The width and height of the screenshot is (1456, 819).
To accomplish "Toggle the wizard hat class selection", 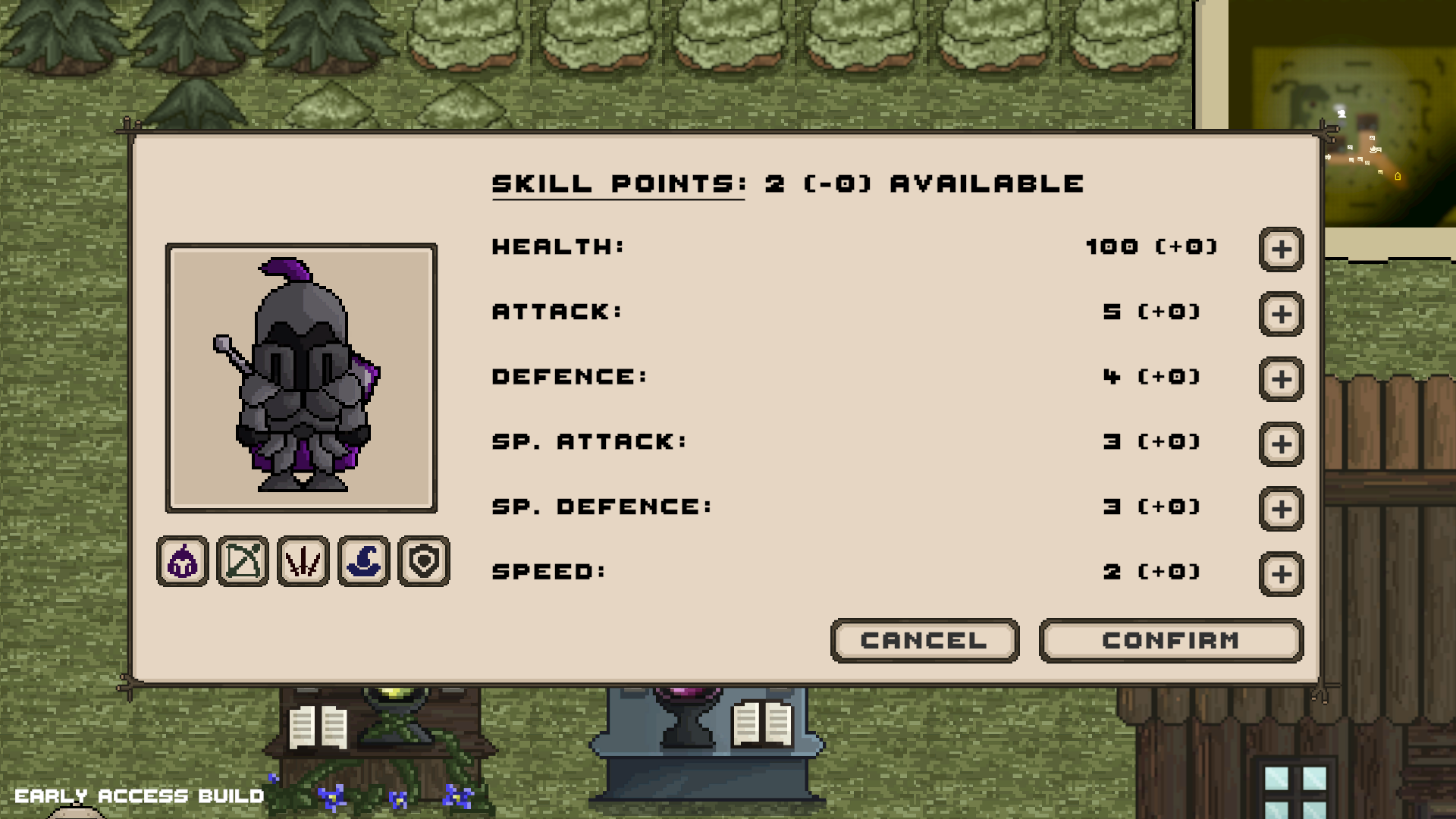I will click(x=362, y=561).
